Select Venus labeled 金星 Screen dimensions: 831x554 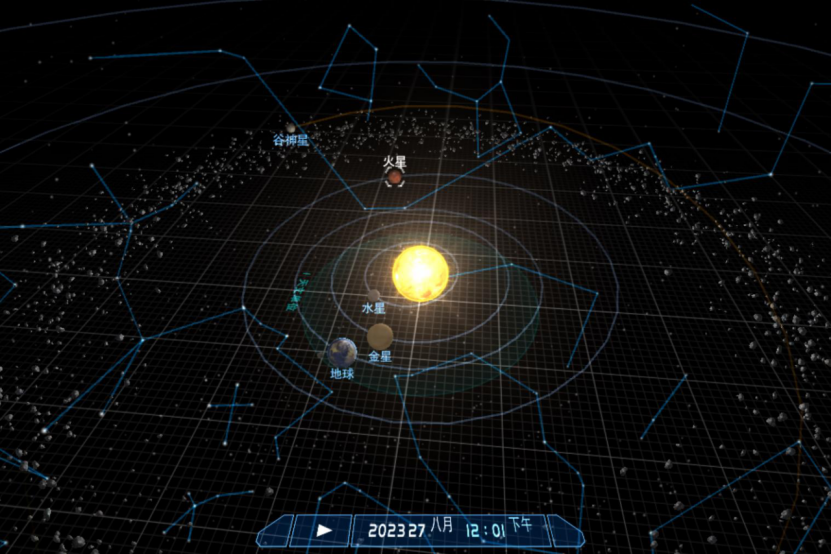(379, 336)
